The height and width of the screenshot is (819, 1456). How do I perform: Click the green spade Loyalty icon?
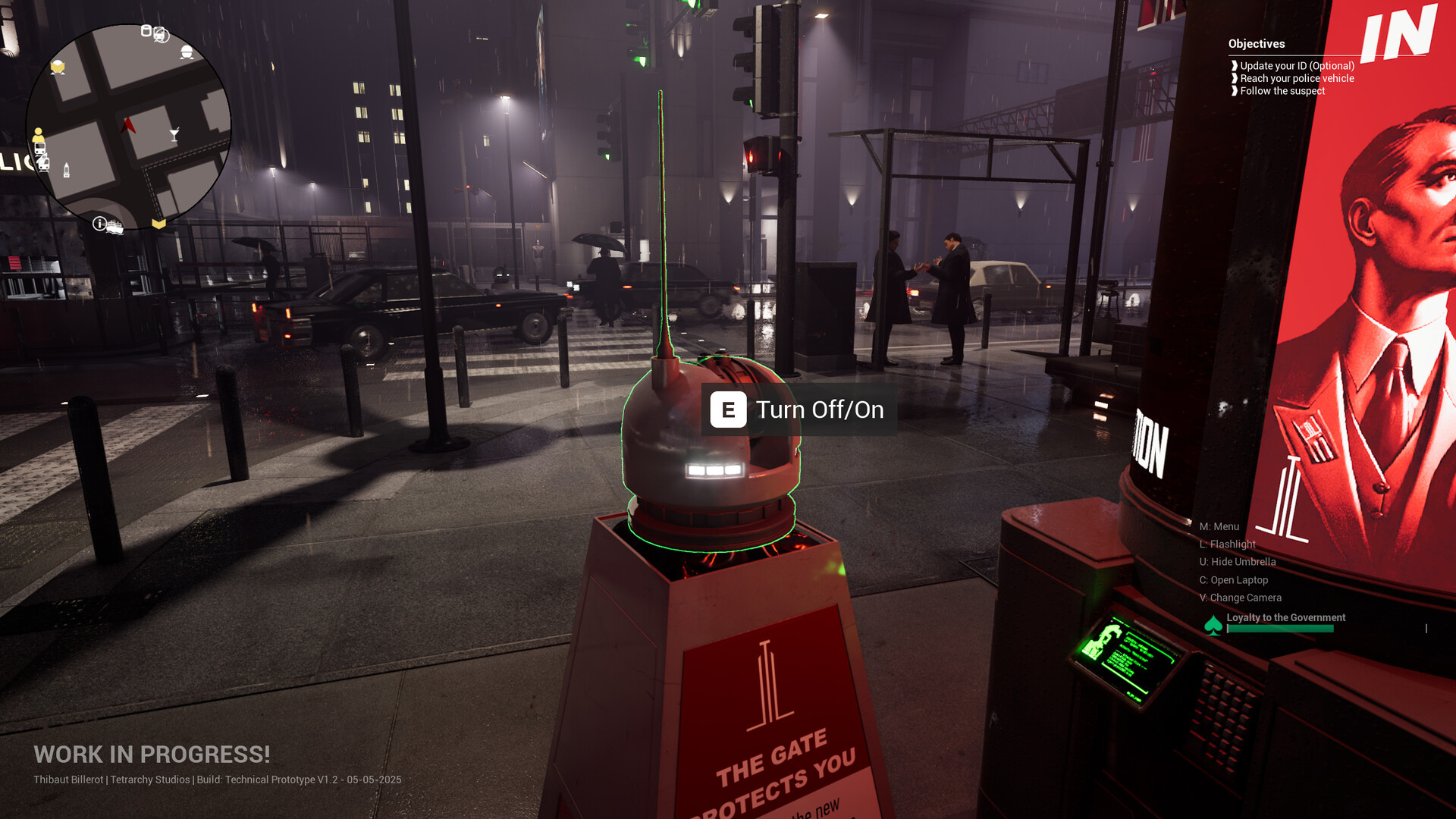[x=1213, y=625]
